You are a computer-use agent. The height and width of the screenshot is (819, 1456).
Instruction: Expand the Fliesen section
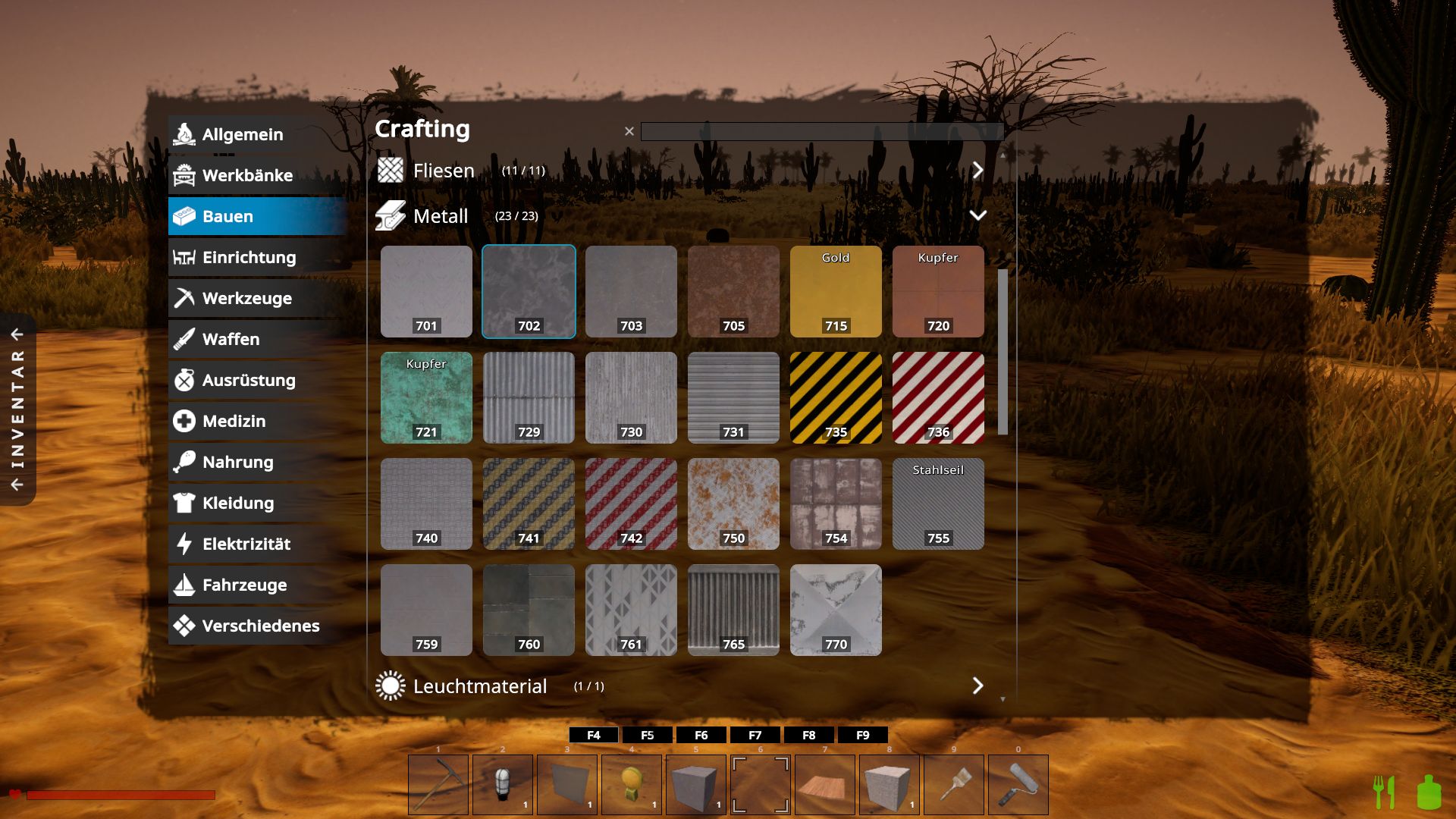click(977, 170)
